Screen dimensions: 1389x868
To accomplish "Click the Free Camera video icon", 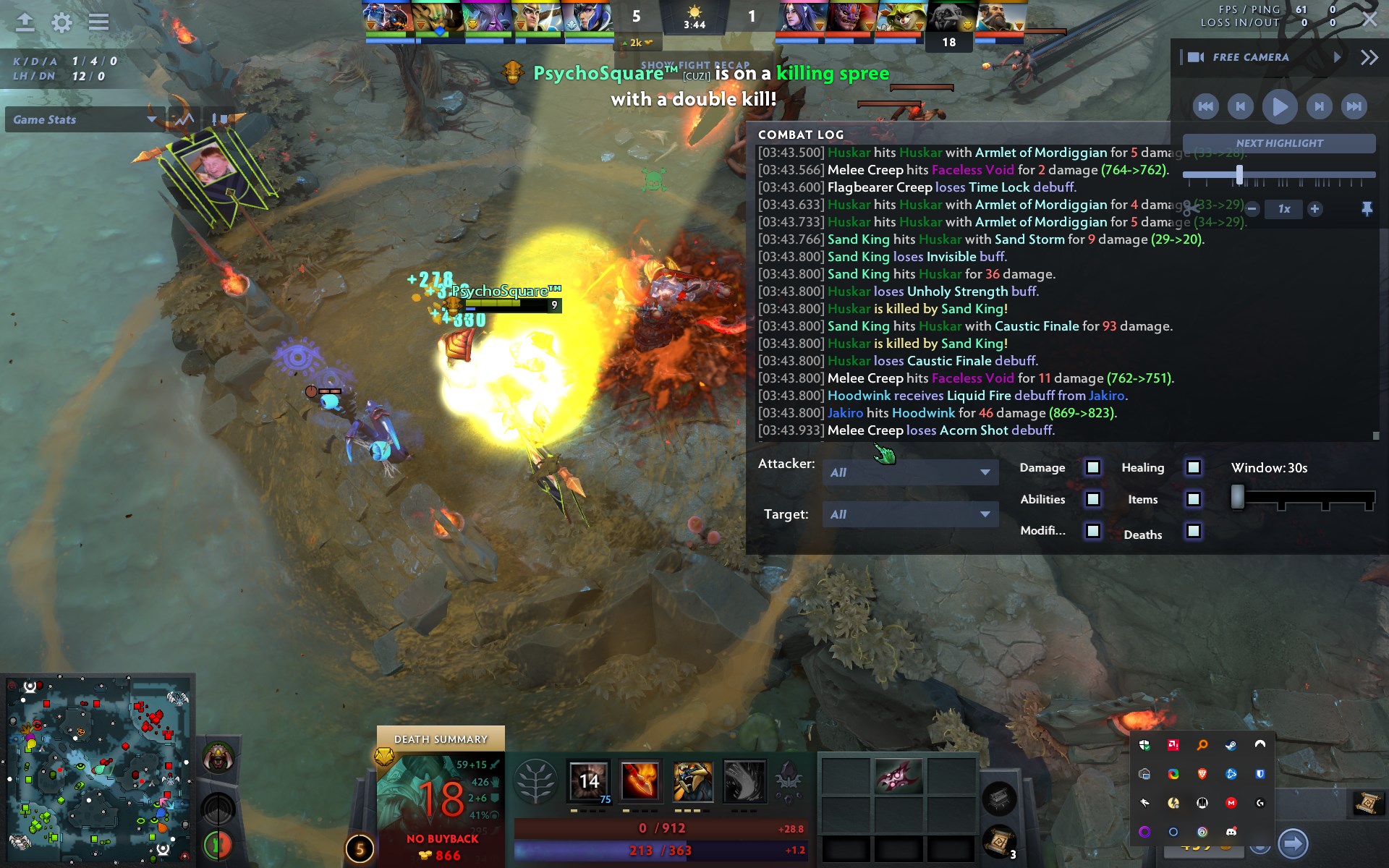I will (x=1197, y=56).
